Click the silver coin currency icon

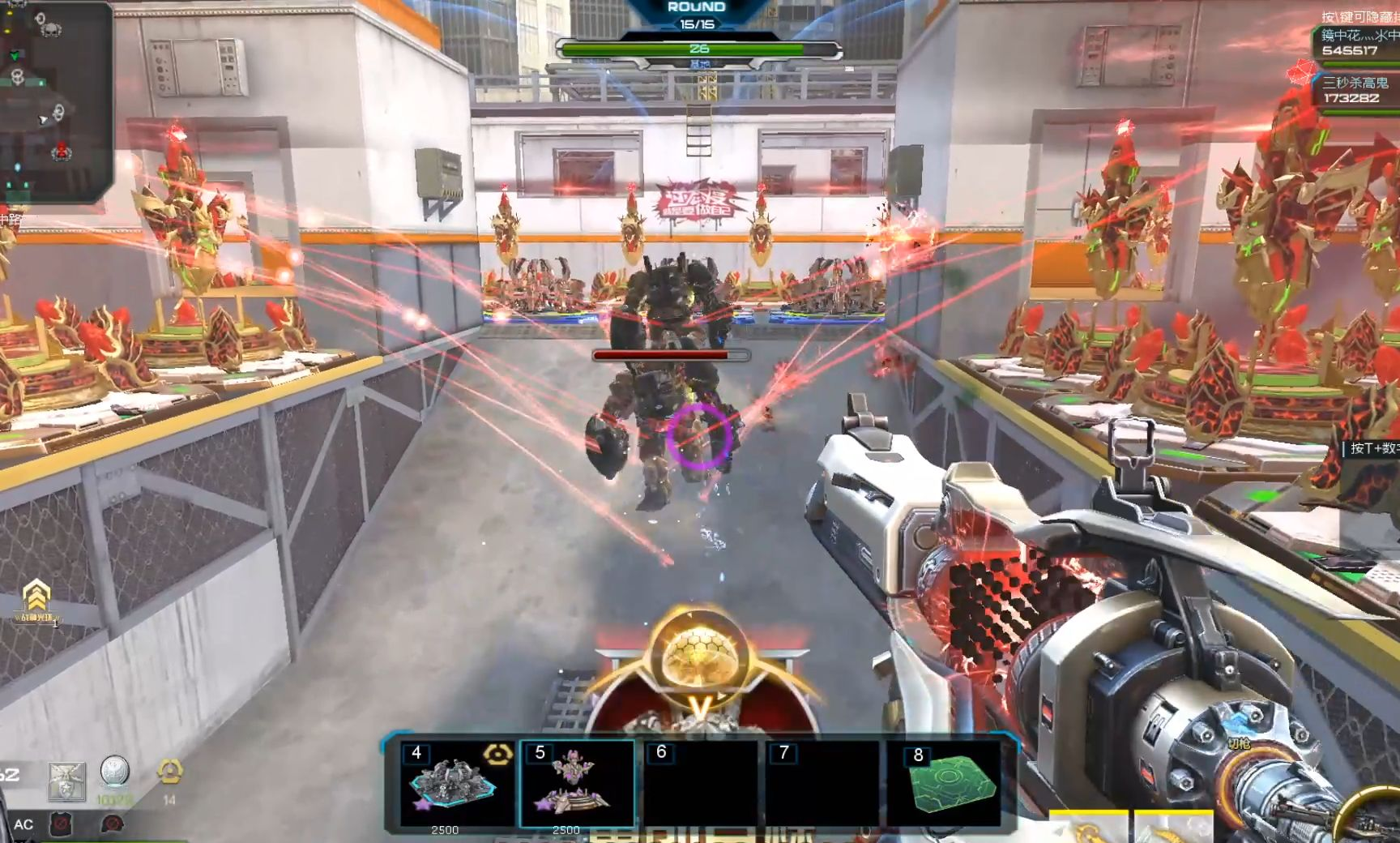[114, 772]
